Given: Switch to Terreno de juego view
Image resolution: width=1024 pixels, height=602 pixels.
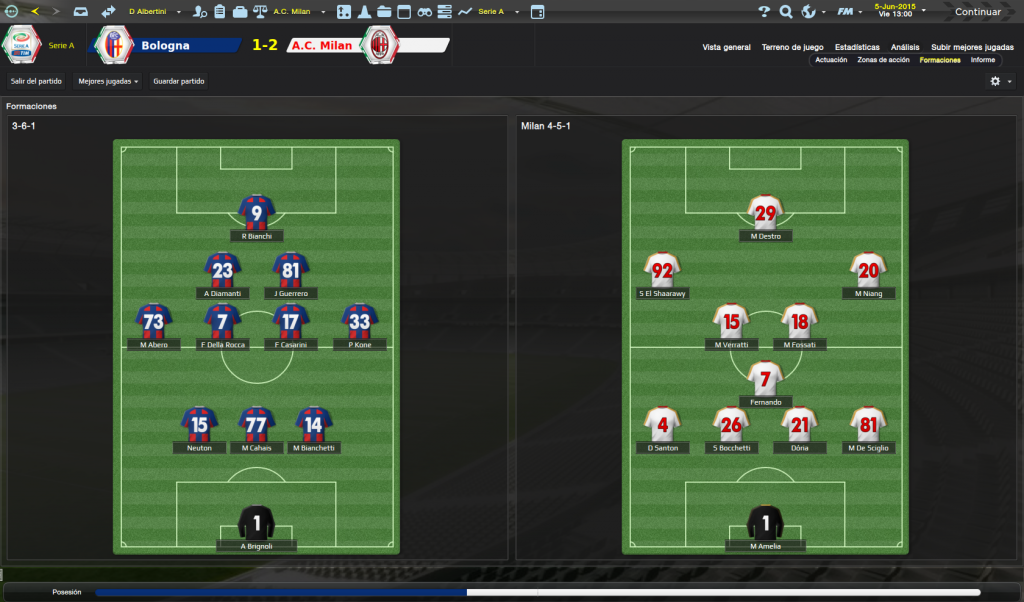Looking at the screenshot, I should 792,47.
